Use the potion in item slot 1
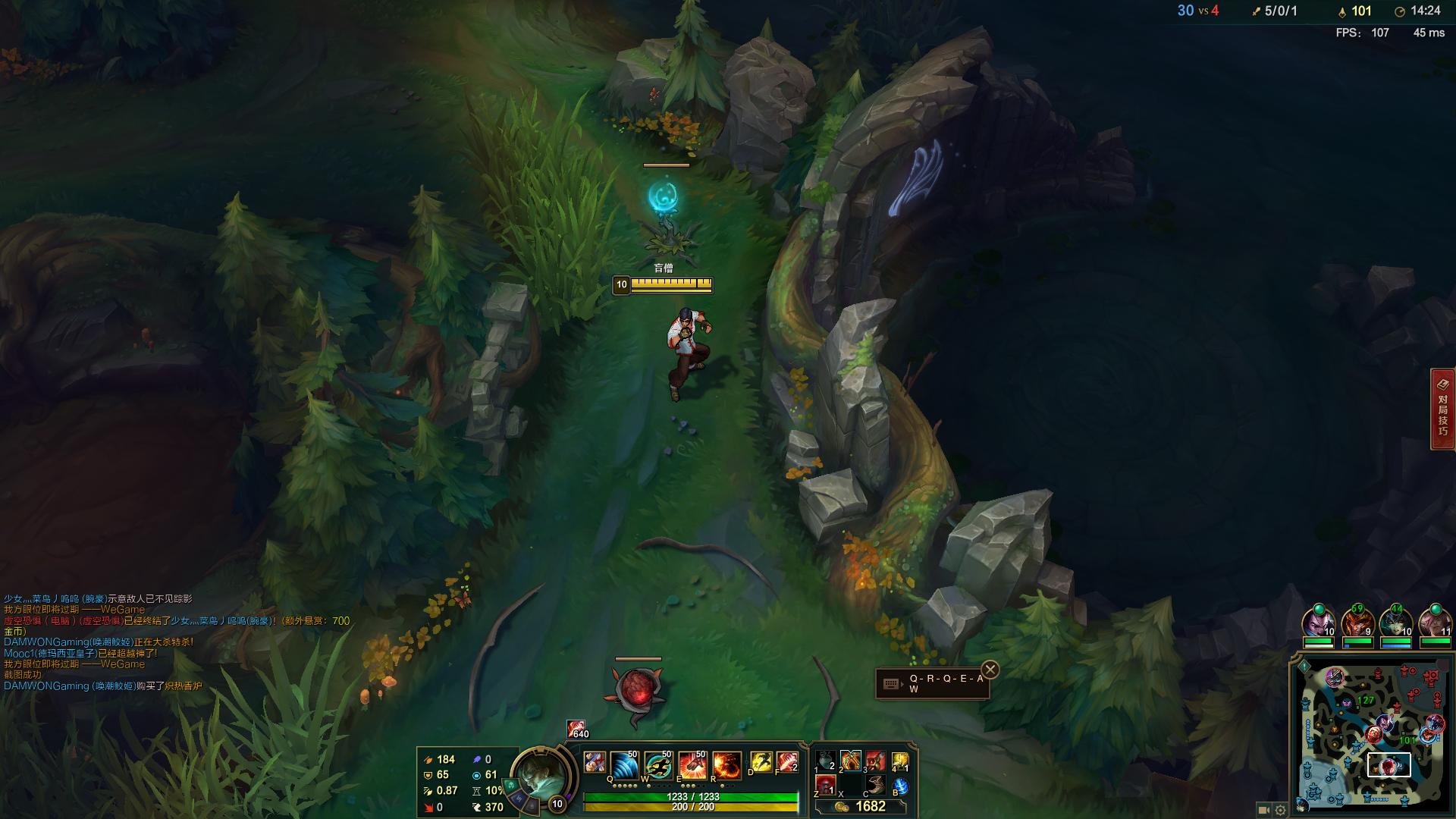 pos(826,761)
